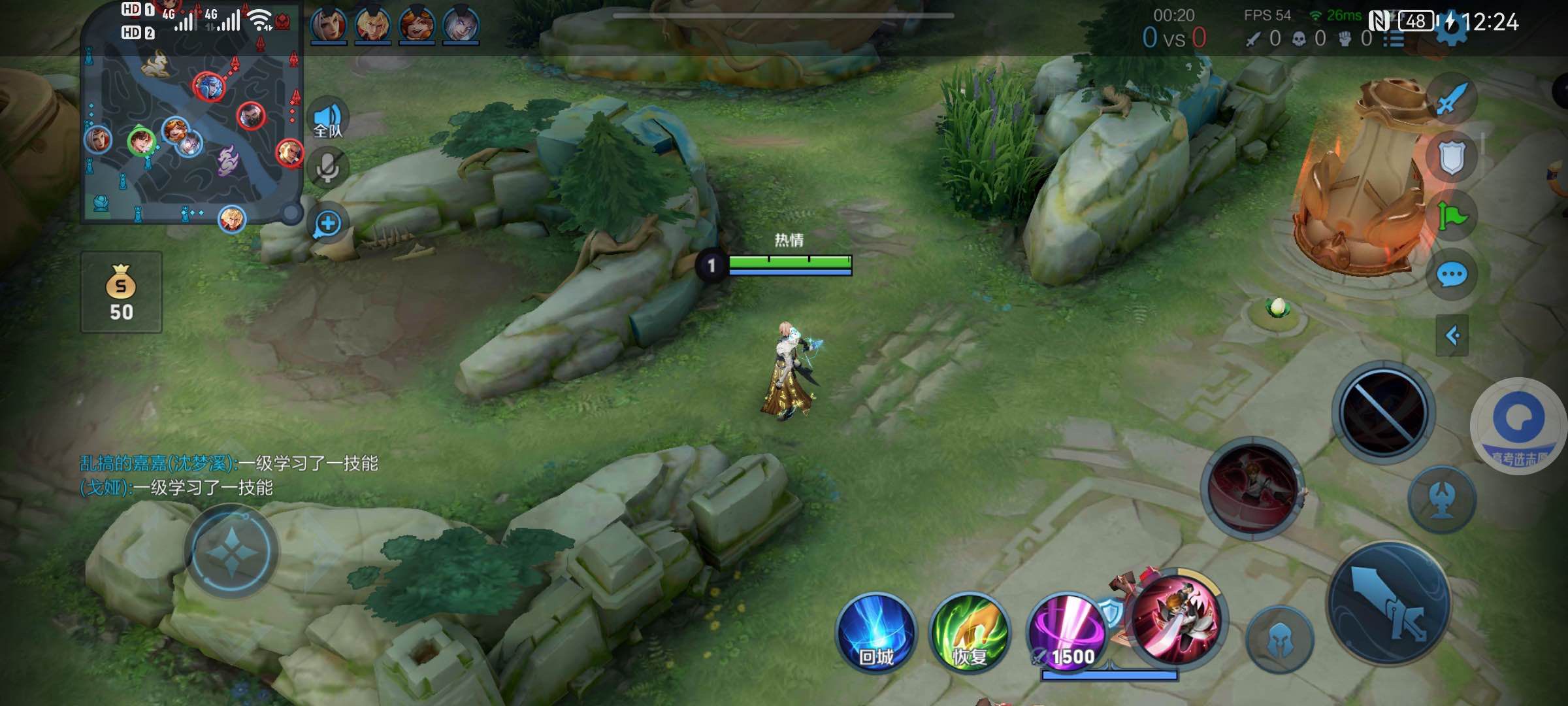Select the tower-targeting attack button

coord(1442,499)
